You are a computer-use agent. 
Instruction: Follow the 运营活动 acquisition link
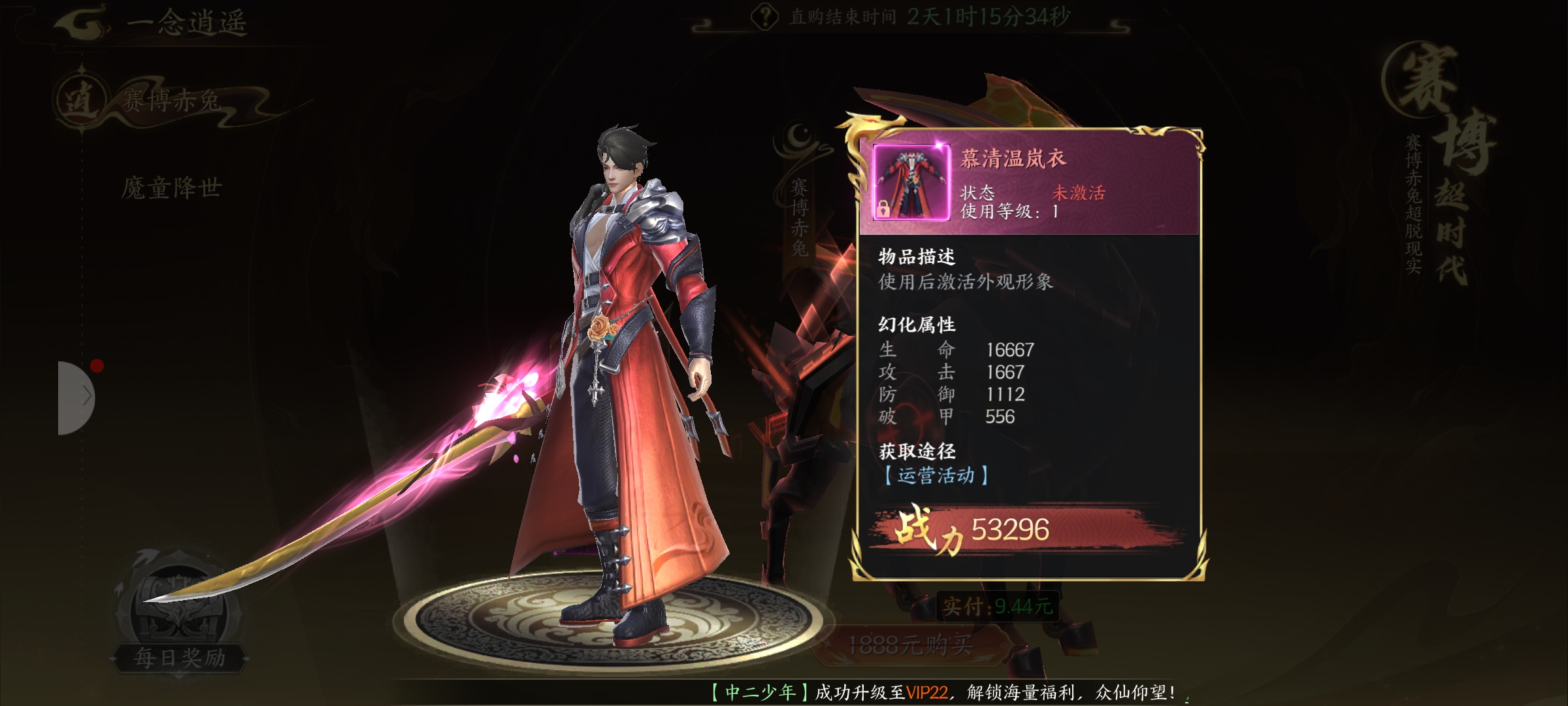(936, 475)
